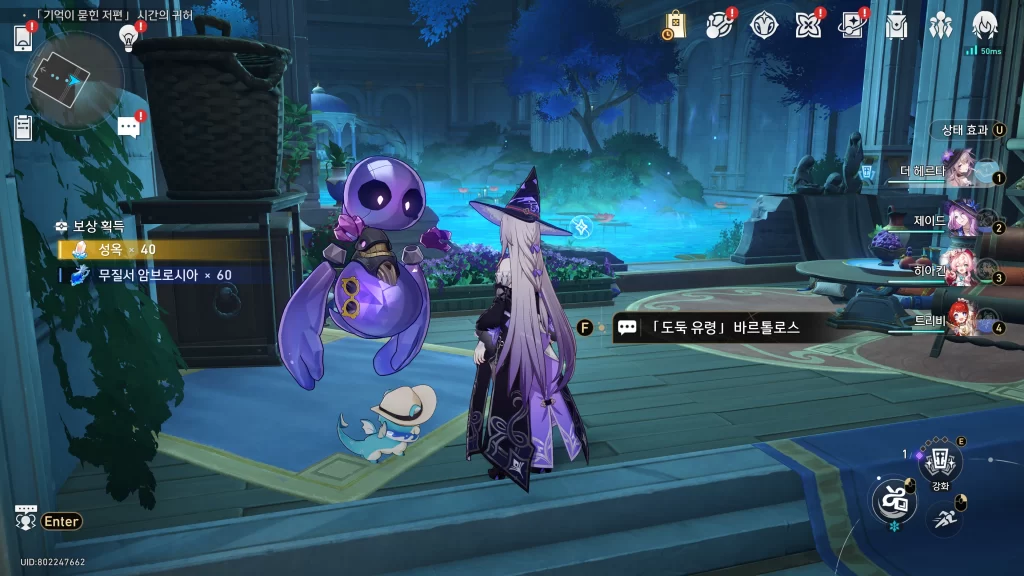Open the compass guide icon

[x=765, y=25]
